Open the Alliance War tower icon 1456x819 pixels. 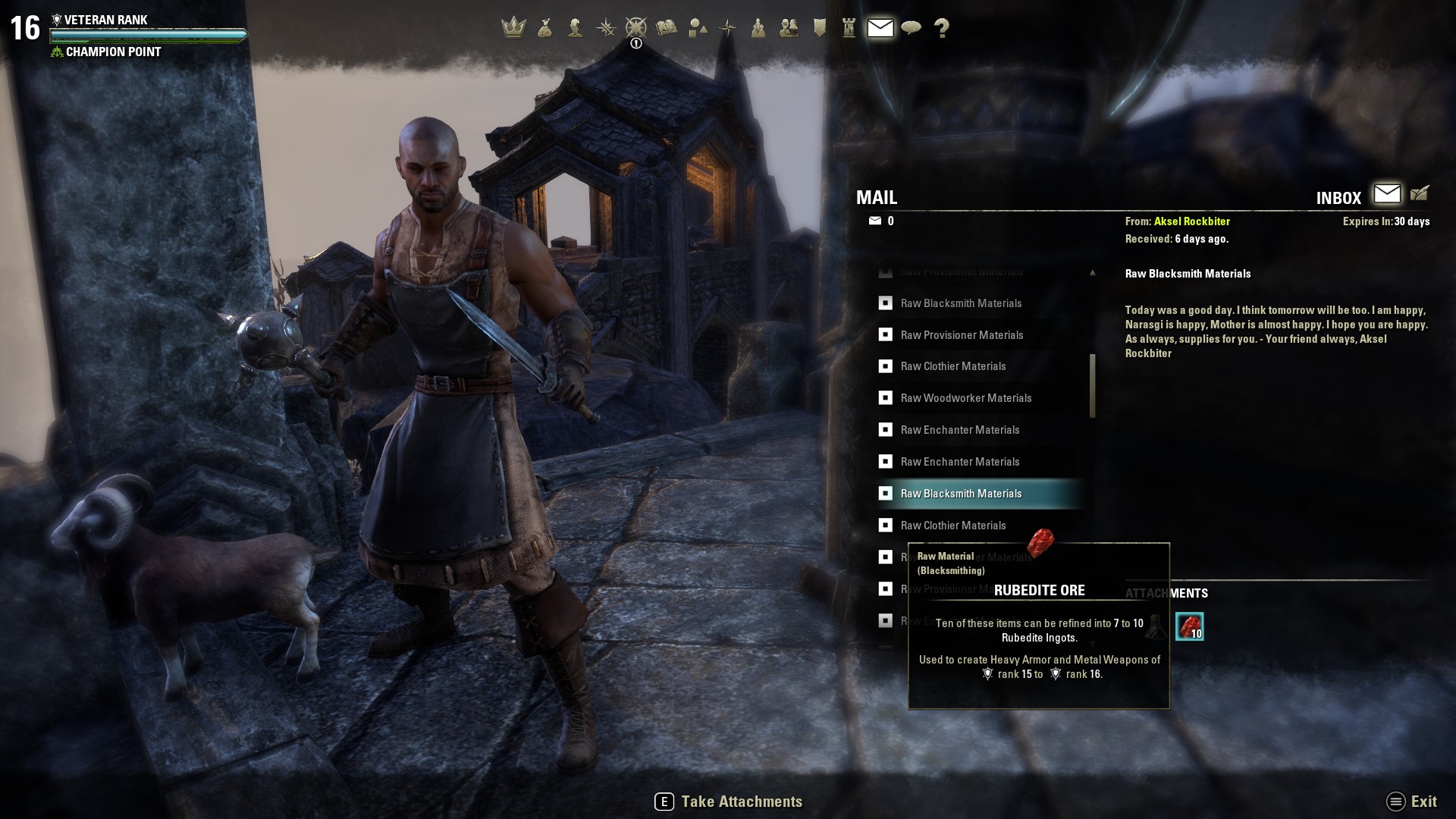[x=849, y=28]
